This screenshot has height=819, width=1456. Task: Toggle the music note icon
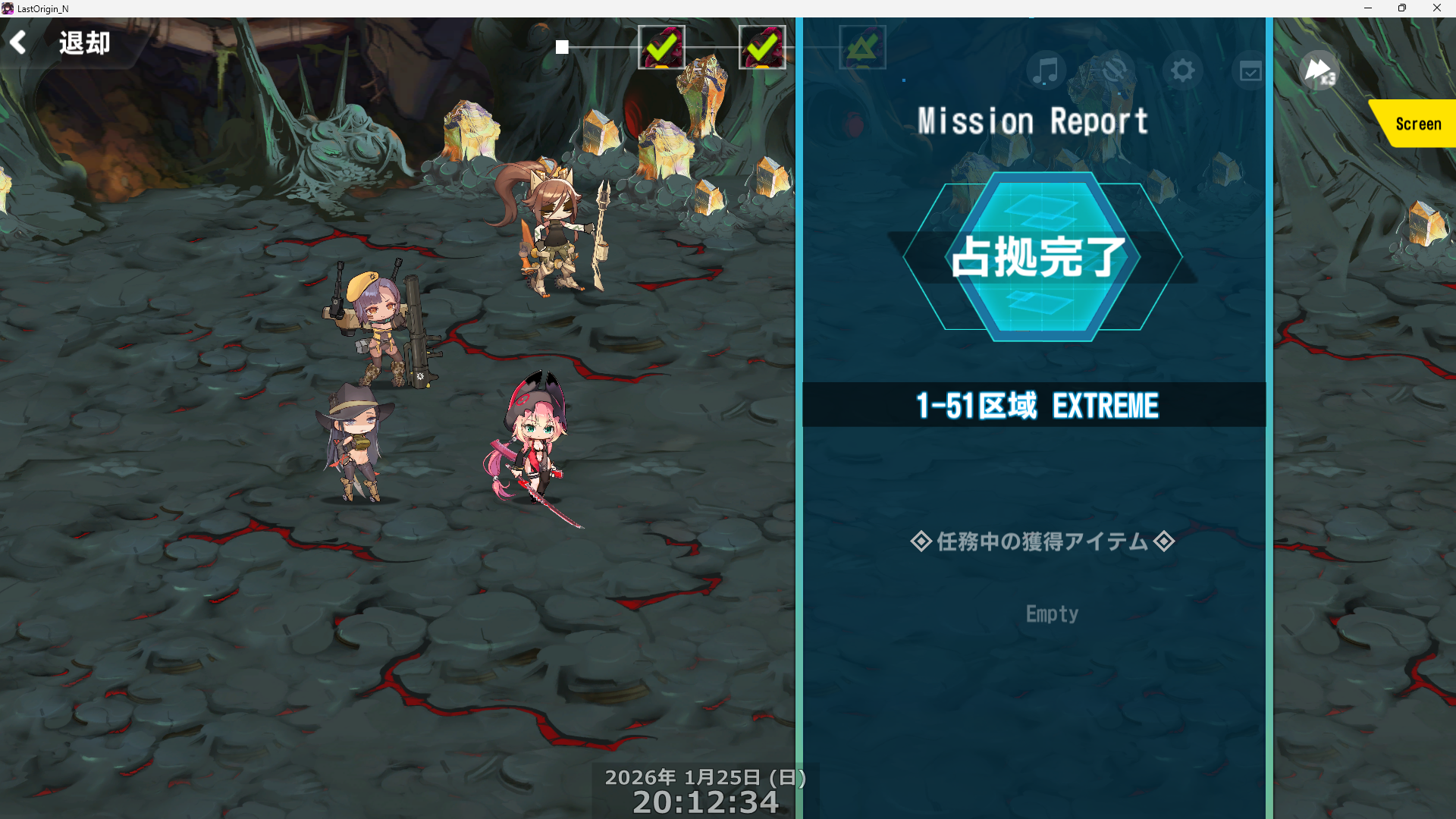pos(1046,71)
